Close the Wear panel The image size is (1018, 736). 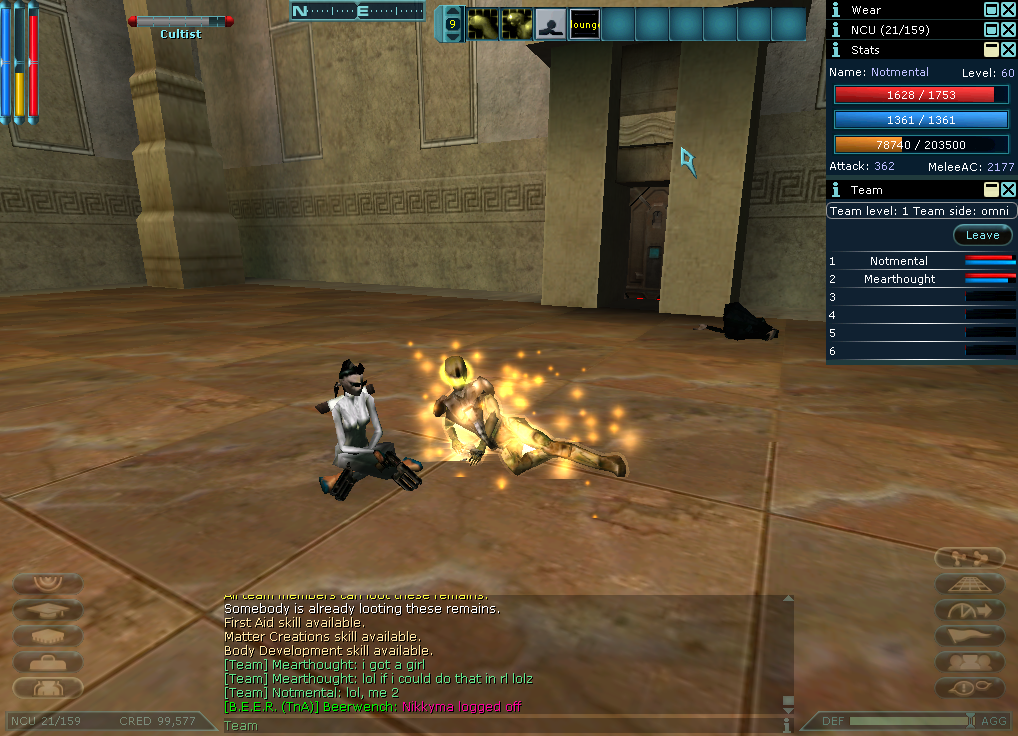pos(1008,9)
